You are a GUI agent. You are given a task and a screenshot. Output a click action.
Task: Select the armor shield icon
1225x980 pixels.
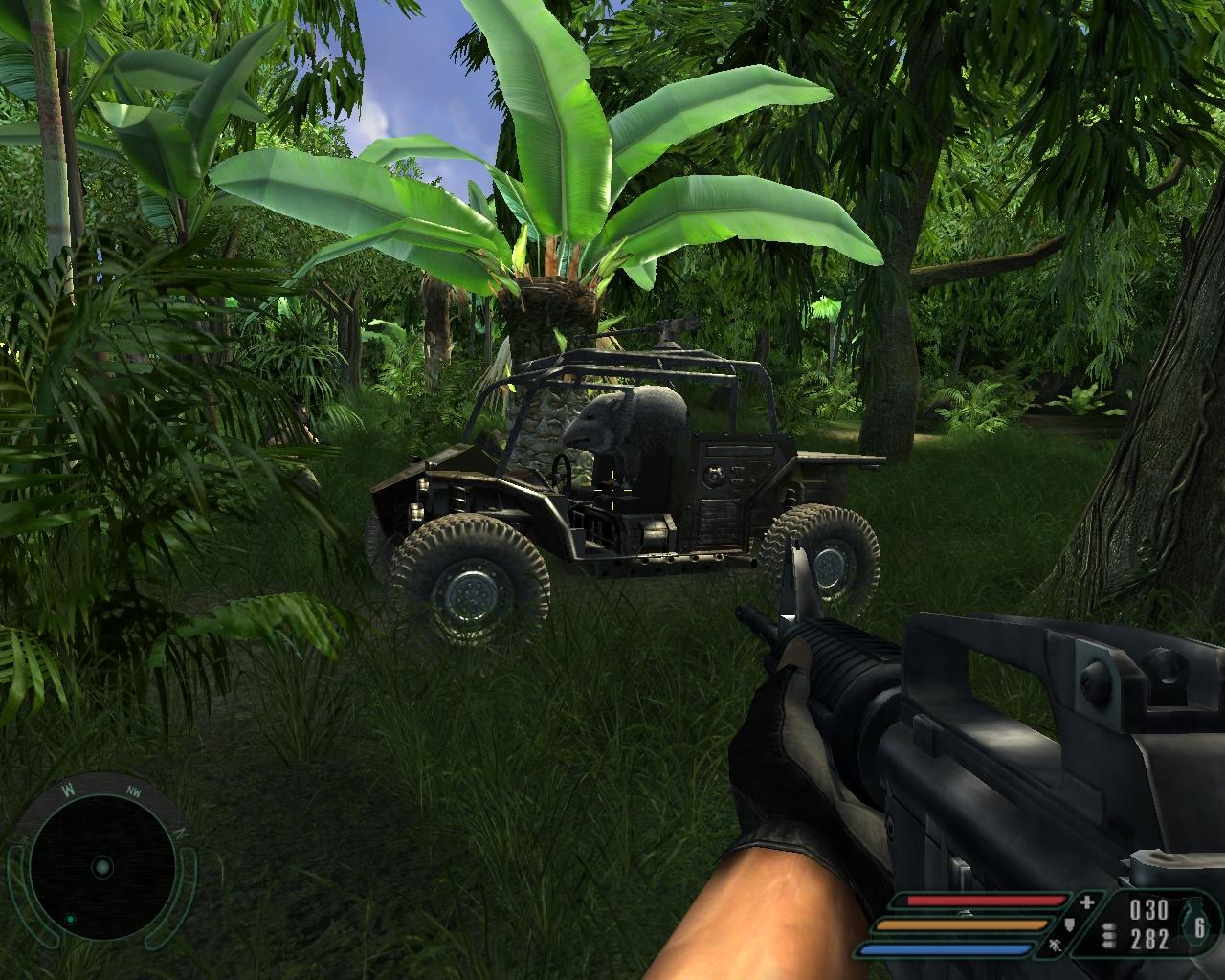click(x=1069, y=925)
